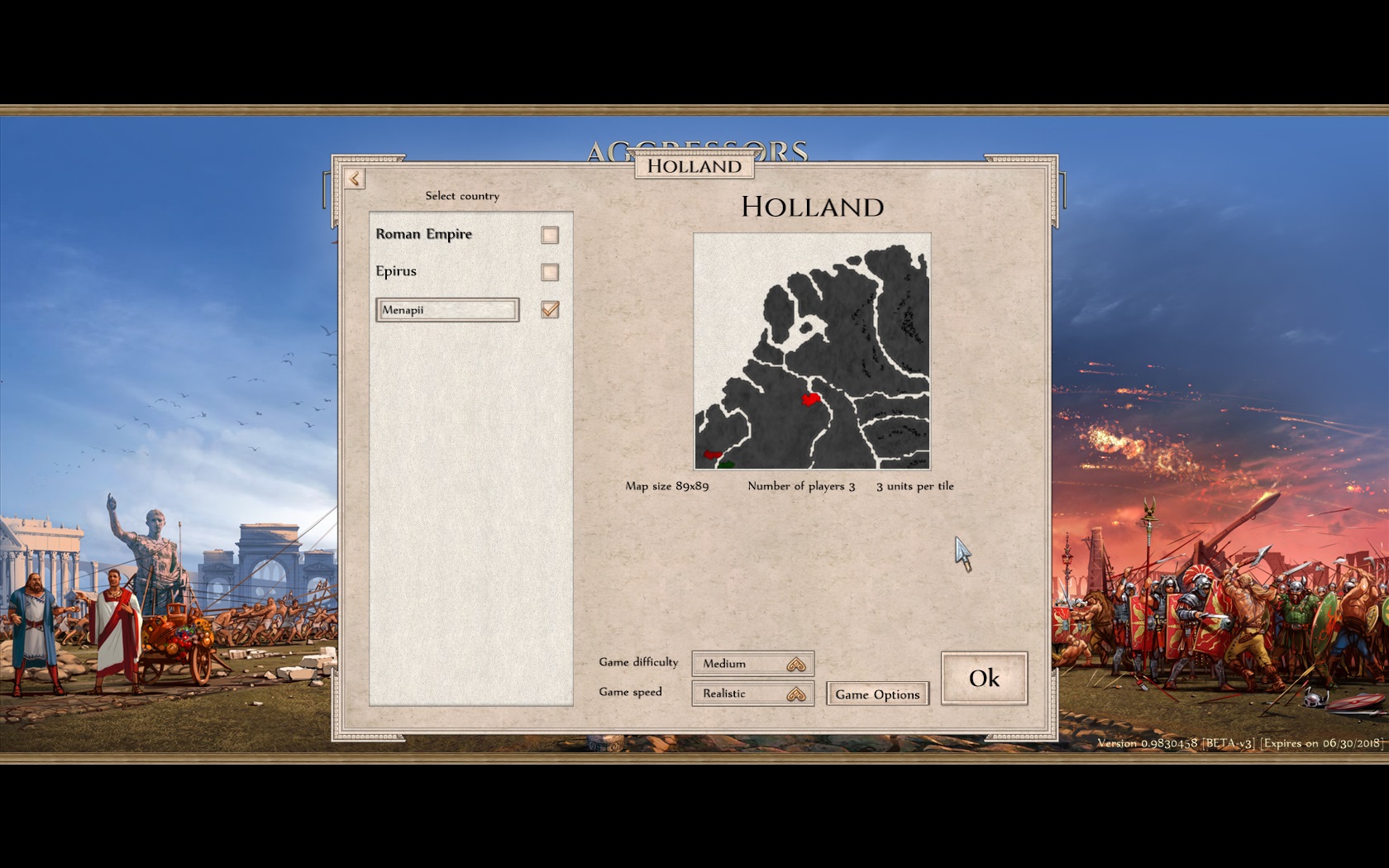Click the gold chevron on Game difficulty
This screenshot has height=868, width=1389.
click(796, 662)
